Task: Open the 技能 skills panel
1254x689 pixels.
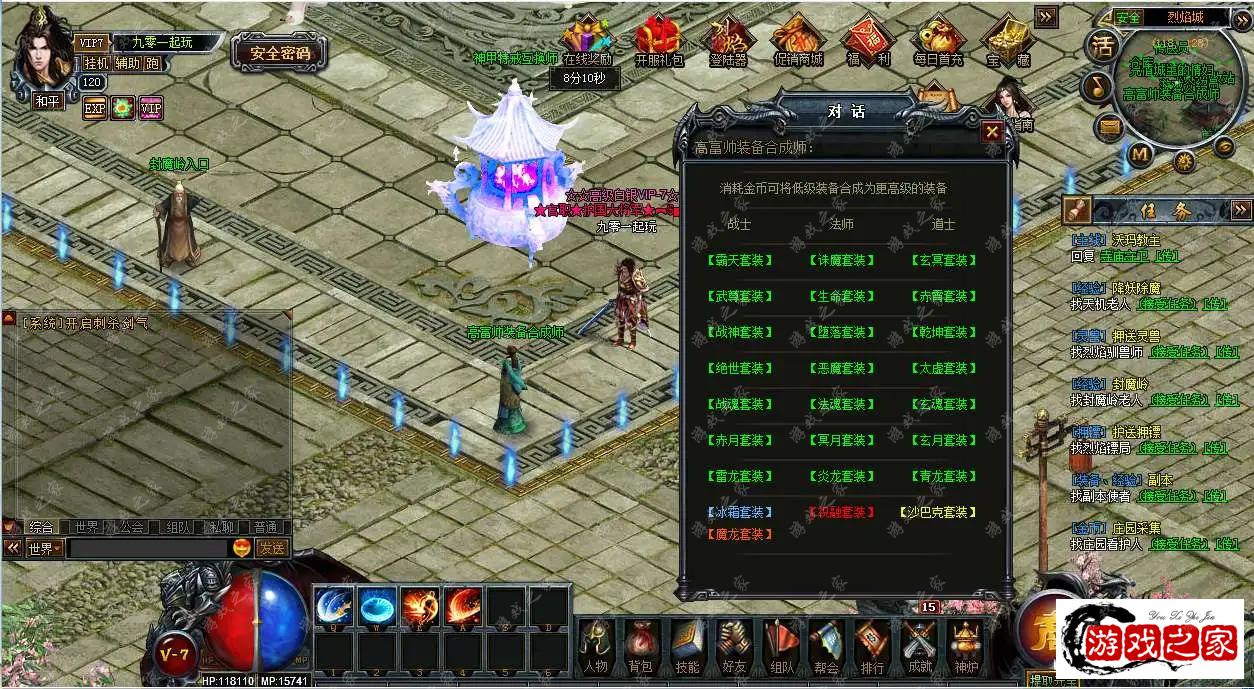Action: (x=688, y=645)
